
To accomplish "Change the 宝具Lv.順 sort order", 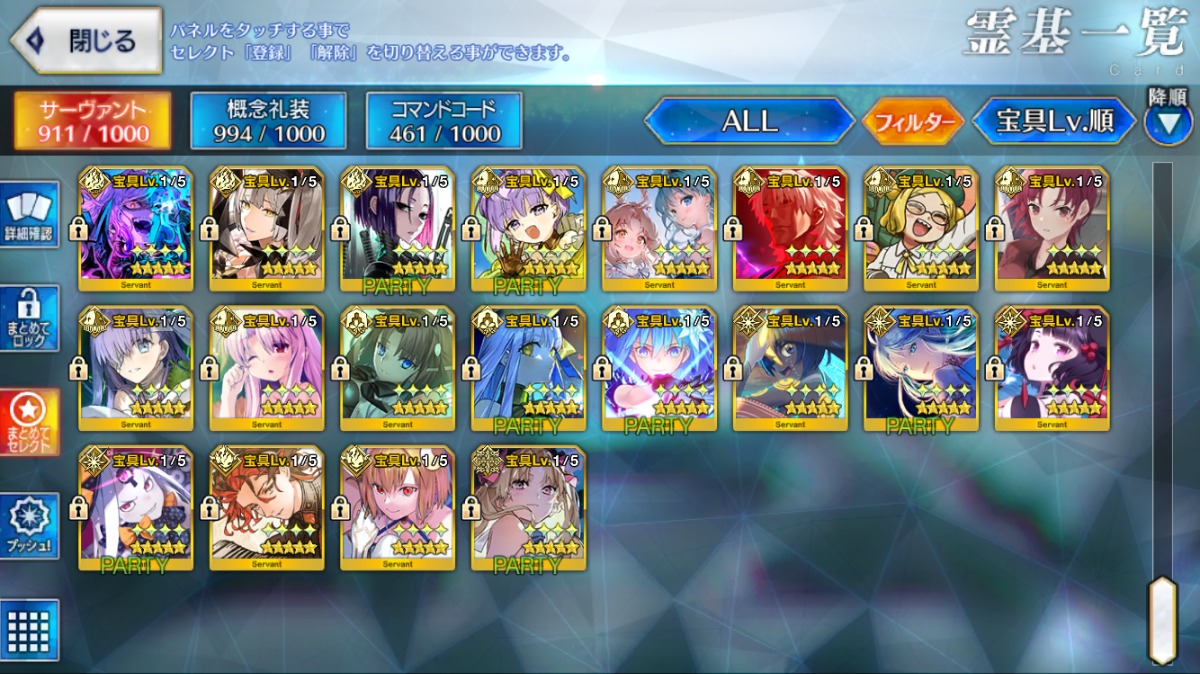I will point(1054,121).
